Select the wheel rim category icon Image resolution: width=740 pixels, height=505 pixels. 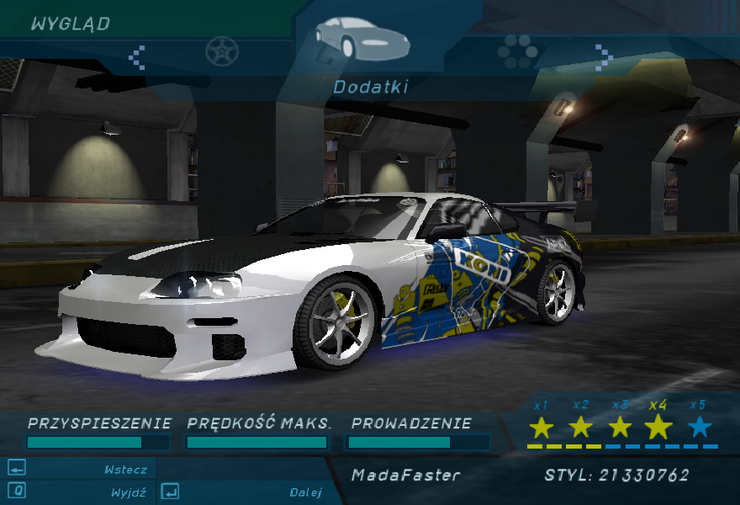[221, 50]
